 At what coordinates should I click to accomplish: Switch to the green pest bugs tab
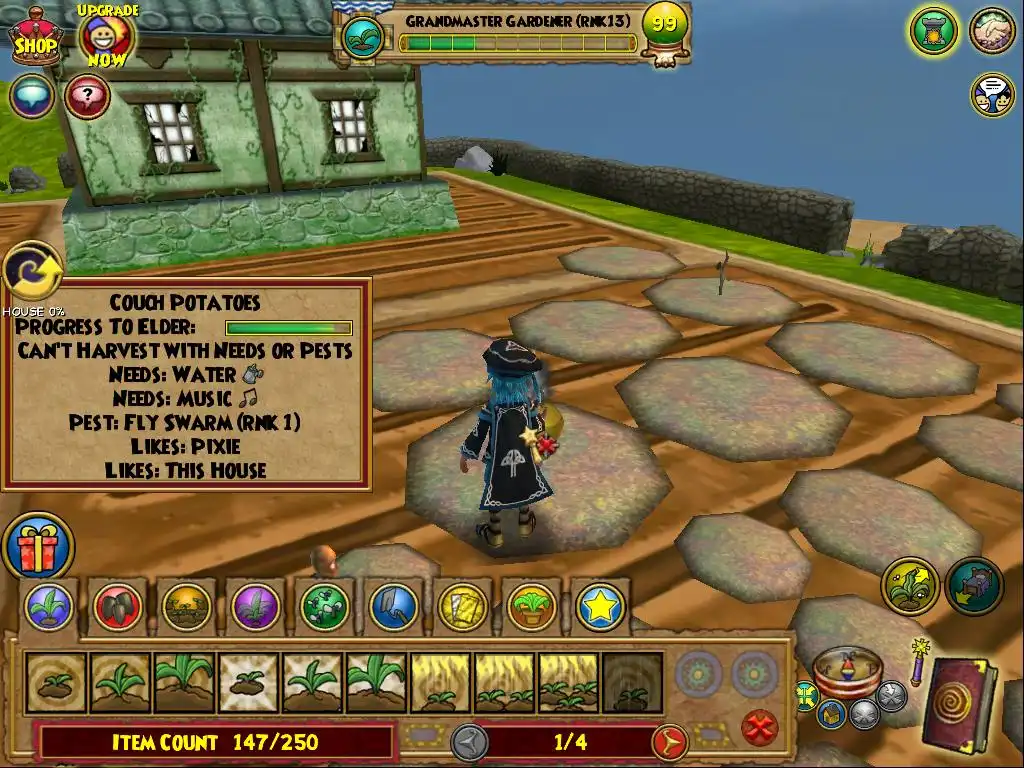pos(324,606)
